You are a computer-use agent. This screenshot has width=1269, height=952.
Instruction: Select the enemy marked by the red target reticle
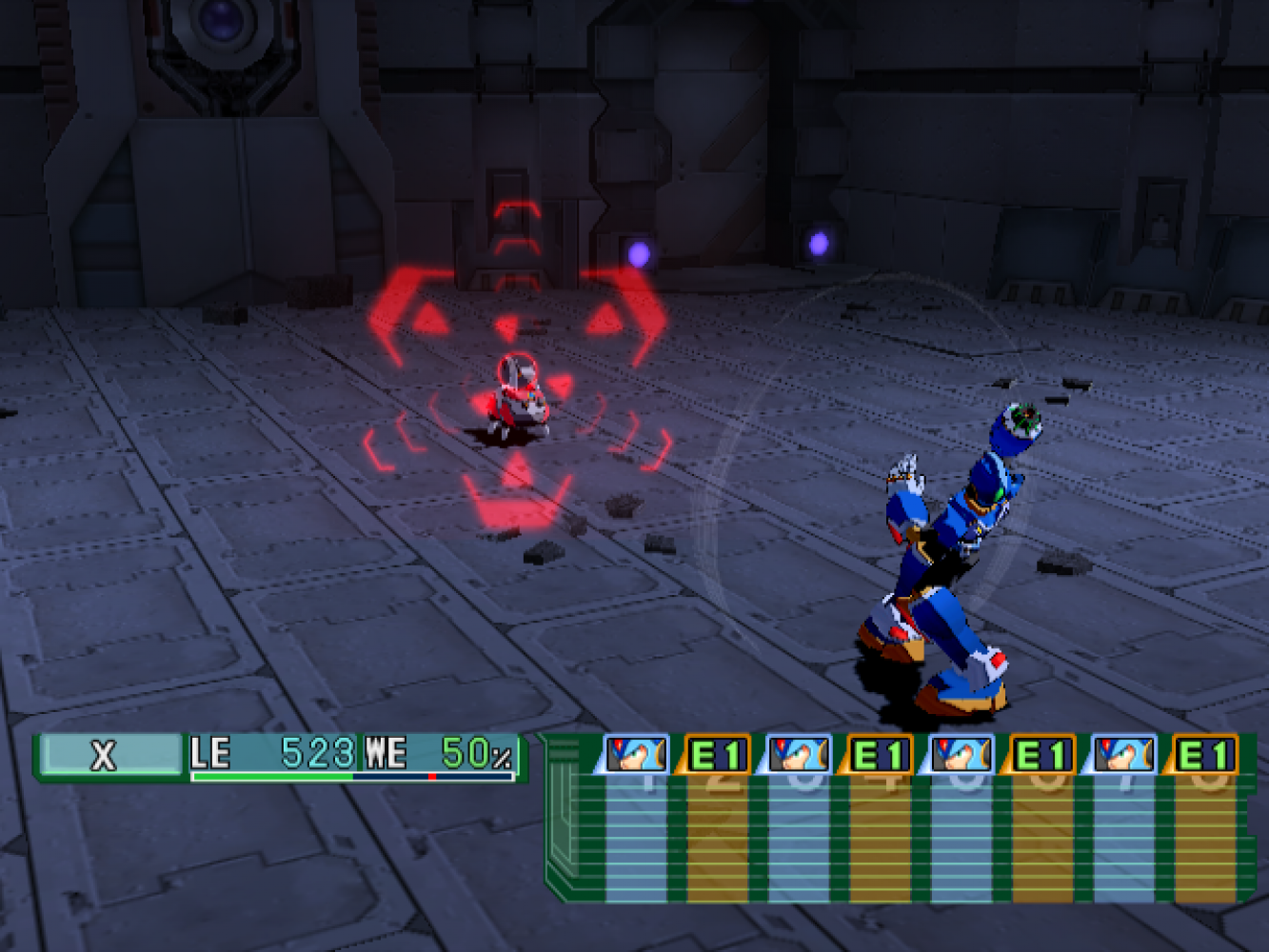520,396
